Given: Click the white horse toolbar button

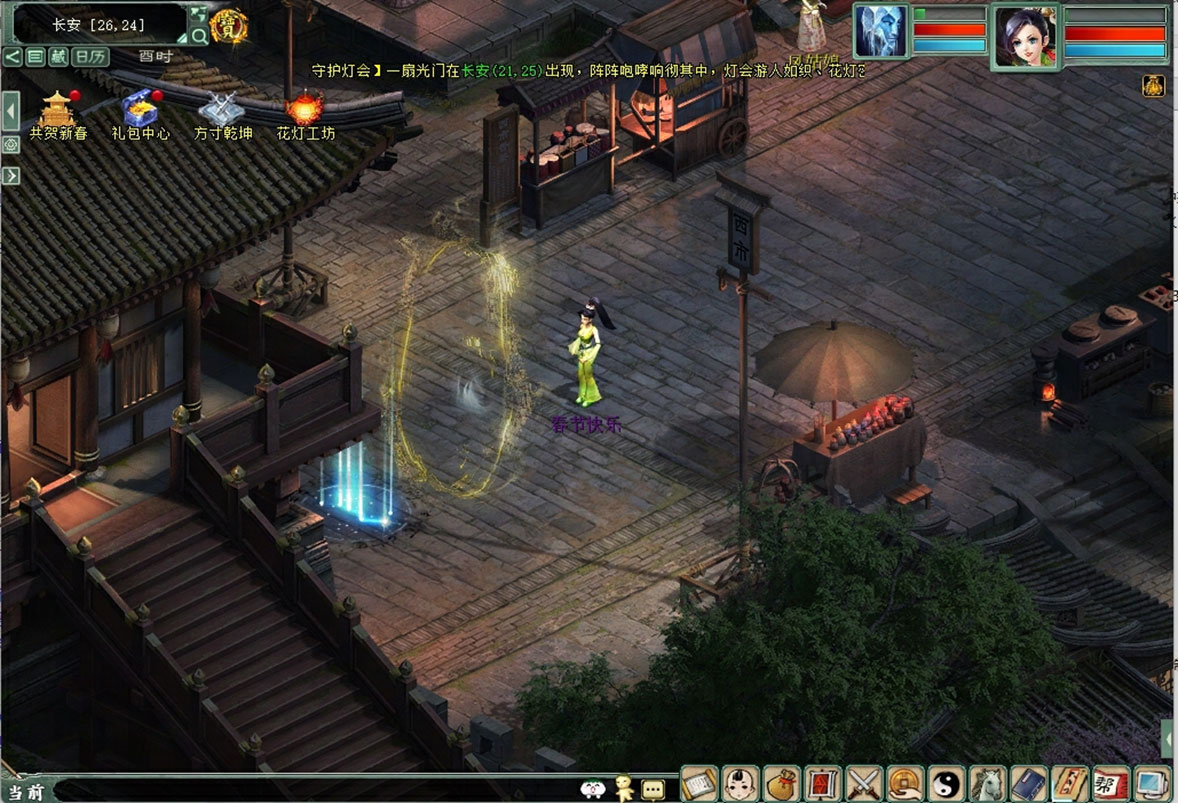Looking at the screenshot, I should [986, 783].
